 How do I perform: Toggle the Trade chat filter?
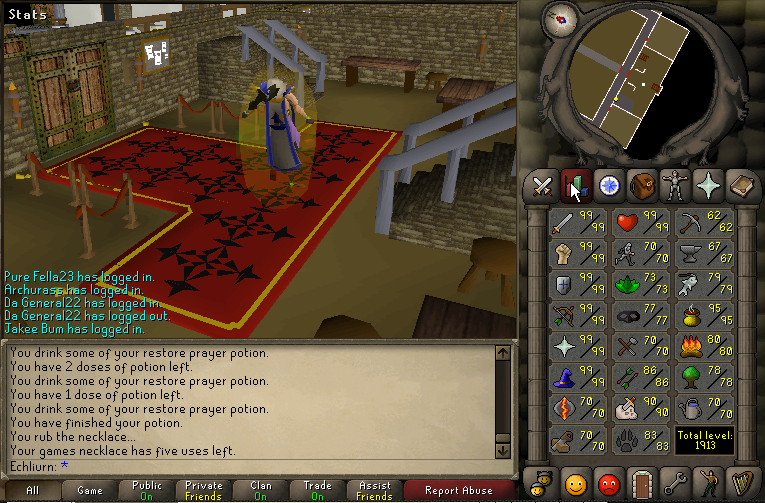(318, 490)
